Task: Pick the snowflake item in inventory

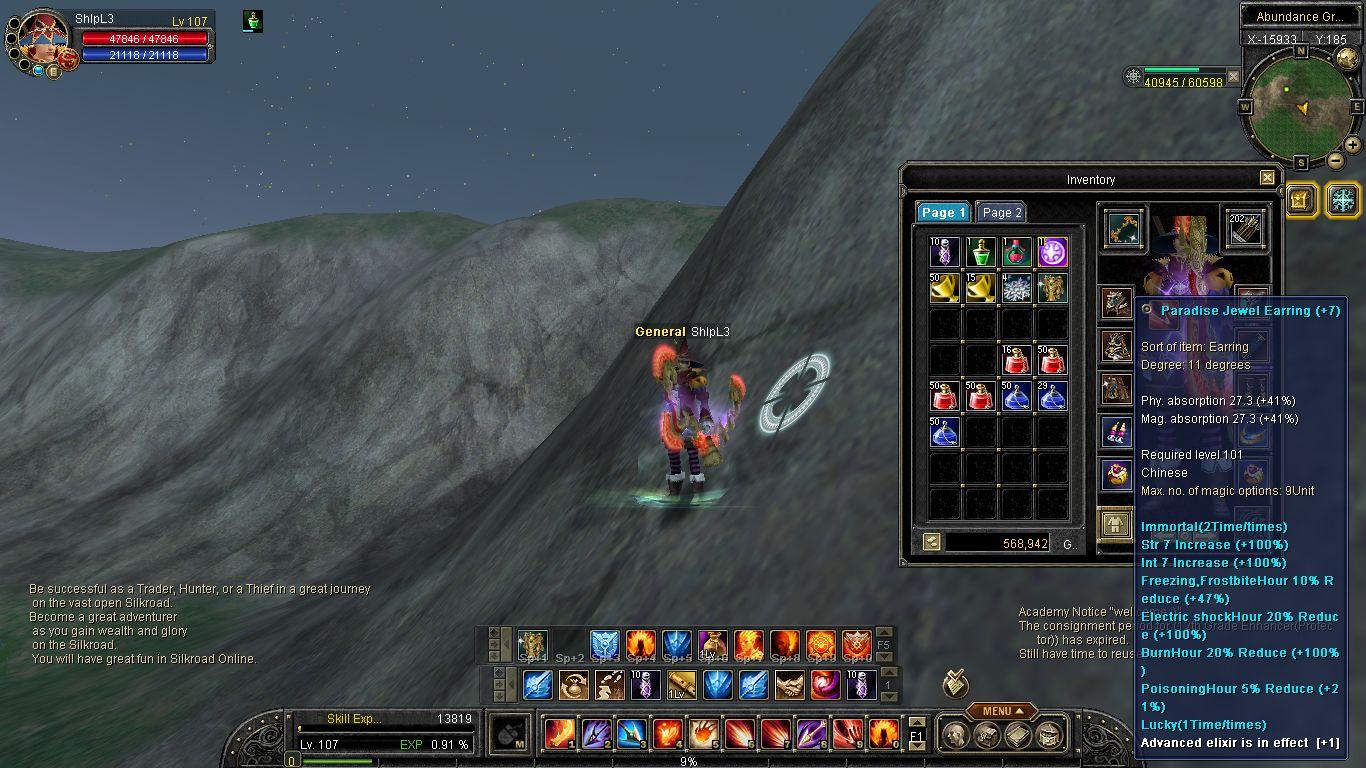Action: [x=1017, y=288]
